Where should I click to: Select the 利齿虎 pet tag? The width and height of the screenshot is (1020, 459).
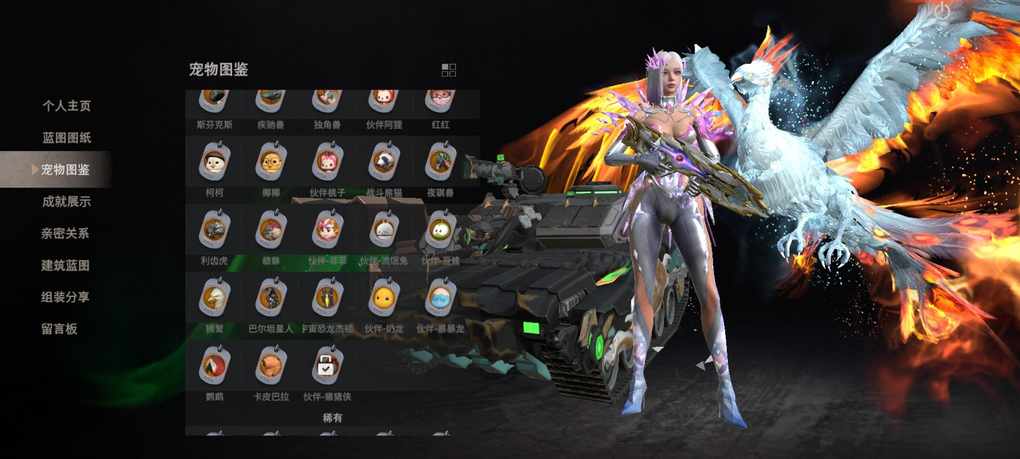(x=214, y=230)
